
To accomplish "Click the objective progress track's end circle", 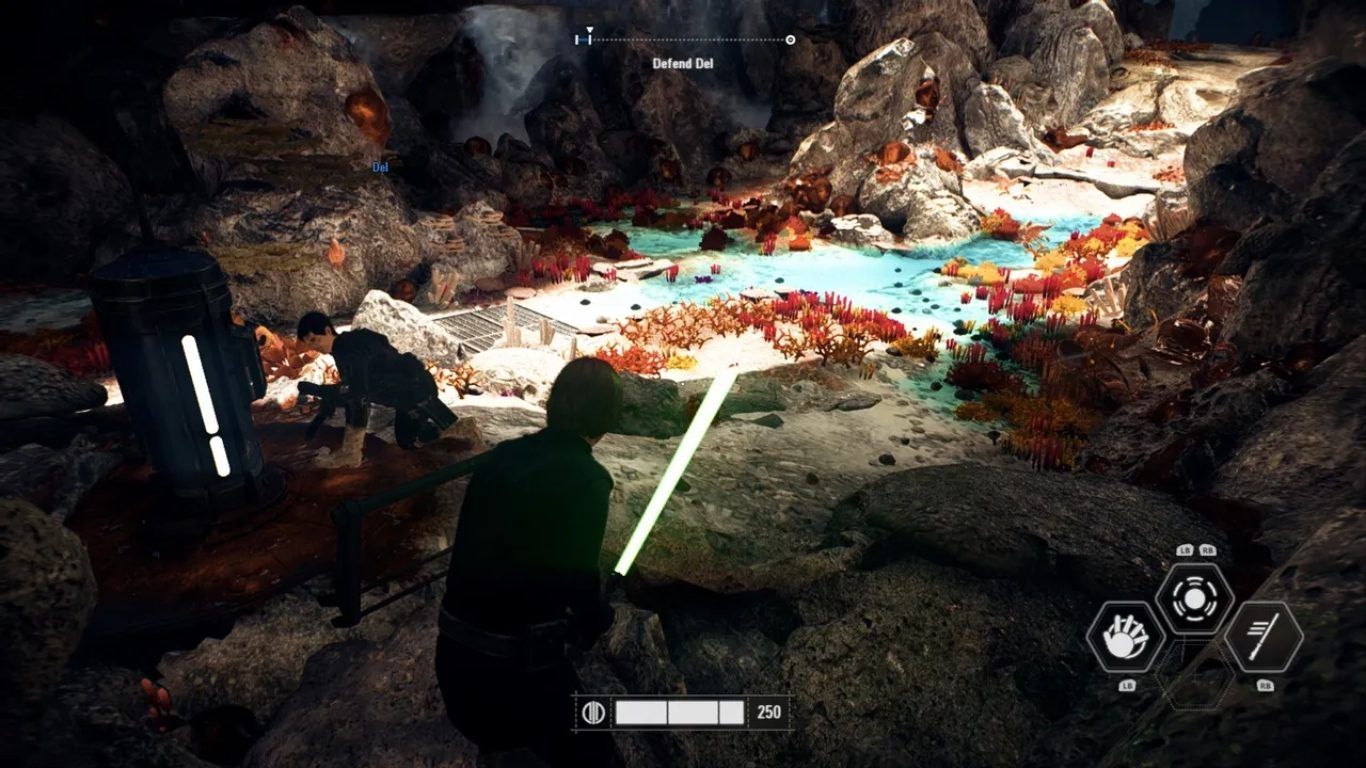I will [x=791, y=40].
